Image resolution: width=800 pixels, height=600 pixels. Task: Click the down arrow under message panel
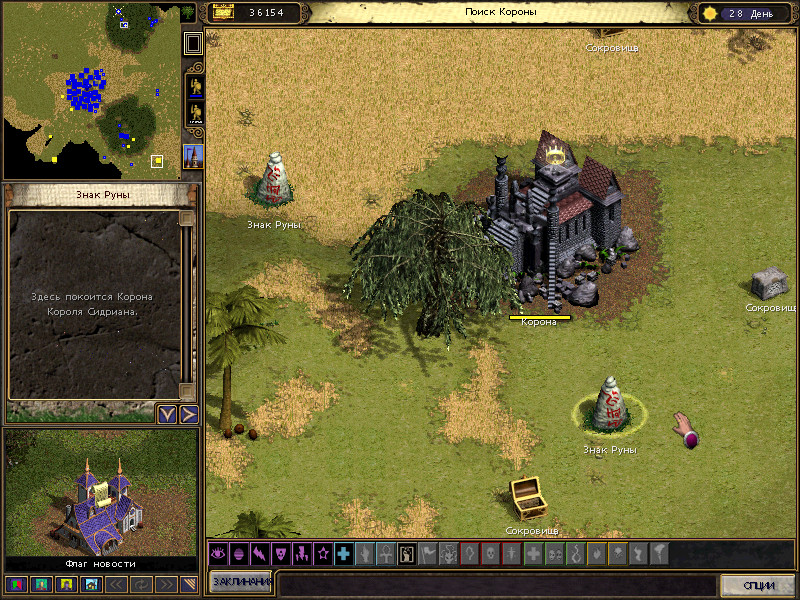coord(167,414)
